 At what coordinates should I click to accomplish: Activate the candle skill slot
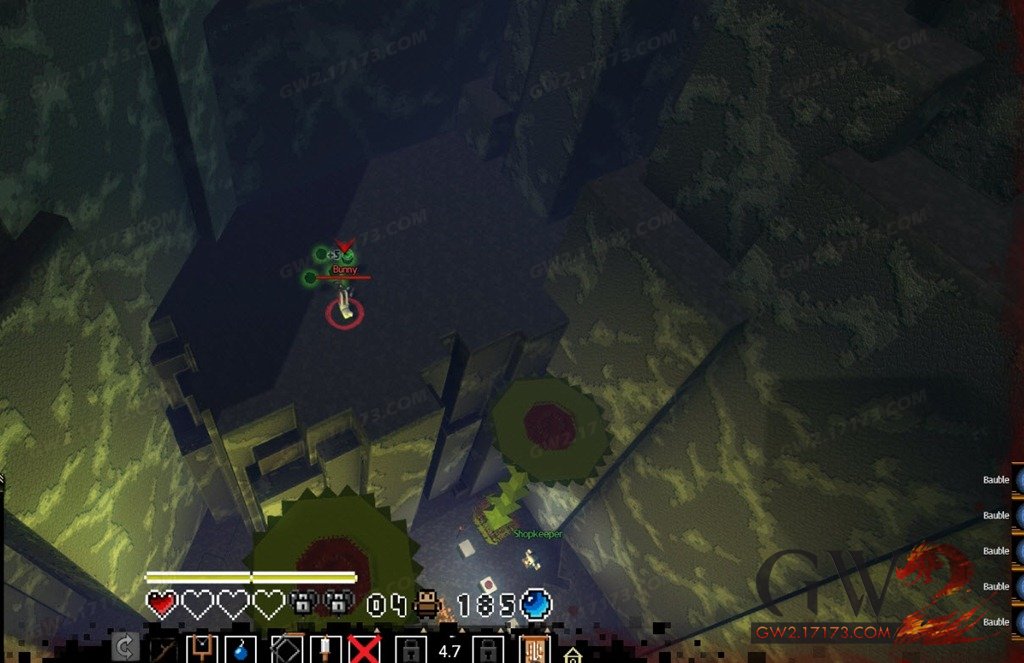[325, 650]
